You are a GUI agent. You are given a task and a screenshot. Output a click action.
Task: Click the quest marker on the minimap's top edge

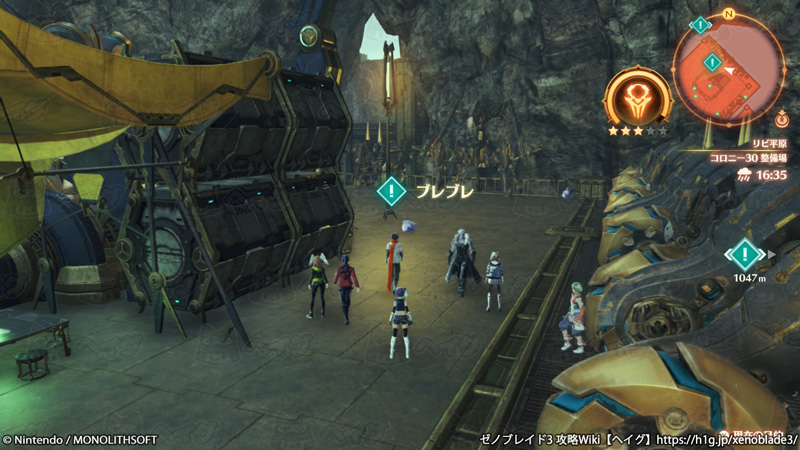click(x=700, y=24)
